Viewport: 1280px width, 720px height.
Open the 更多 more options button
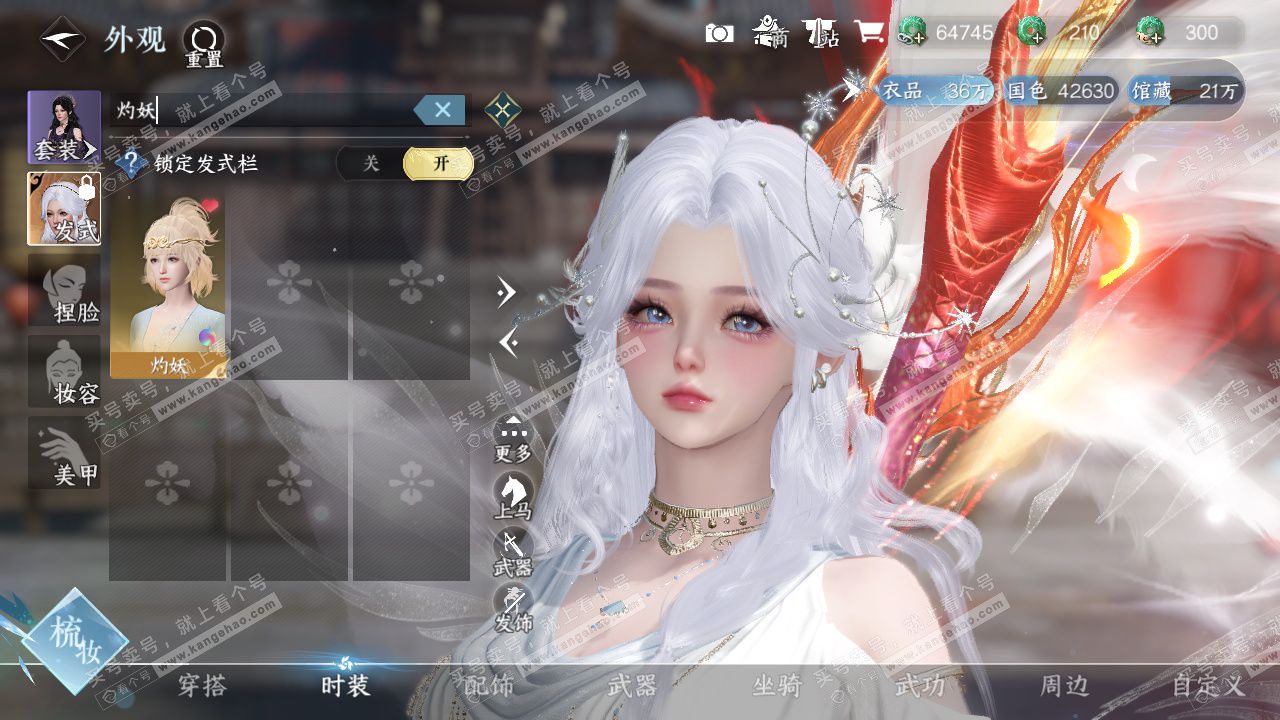pyautogui.click(x=513, y=438)
